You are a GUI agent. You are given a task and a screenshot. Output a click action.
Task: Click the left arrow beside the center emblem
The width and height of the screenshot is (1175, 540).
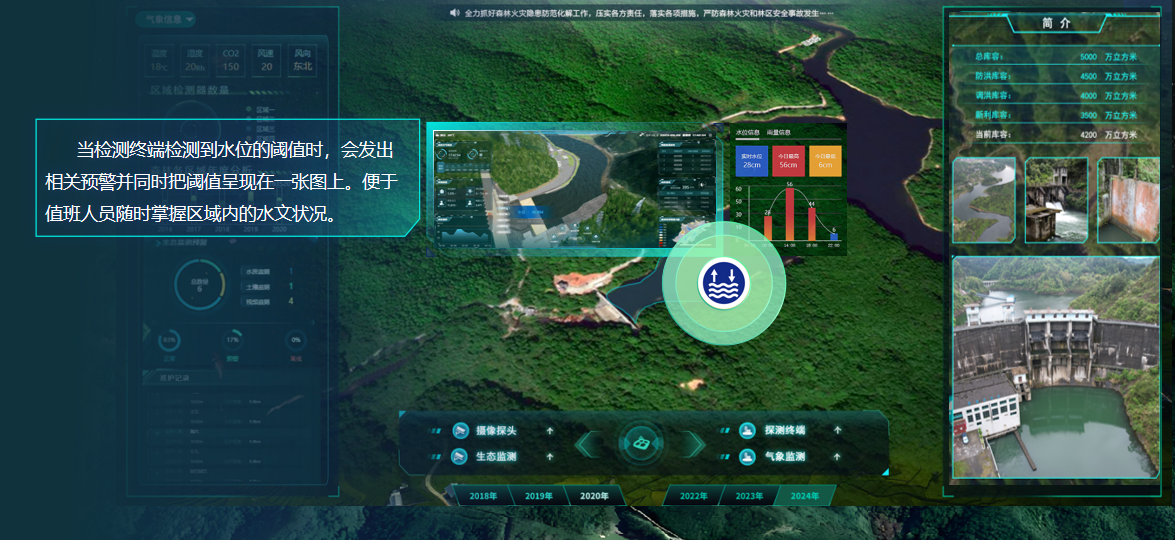pos(590,443)
